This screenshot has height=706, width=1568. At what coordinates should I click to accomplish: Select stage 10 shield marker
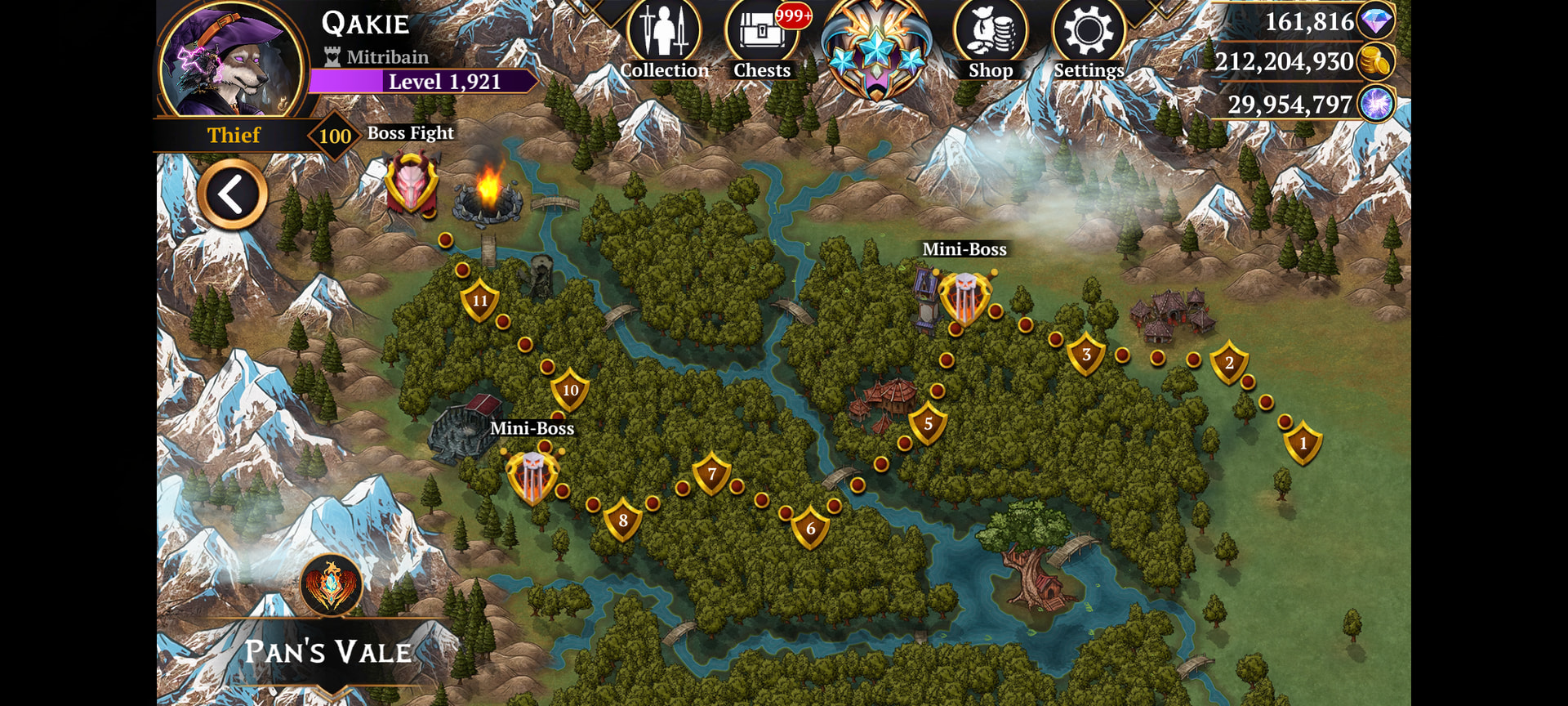coord(570,391)
